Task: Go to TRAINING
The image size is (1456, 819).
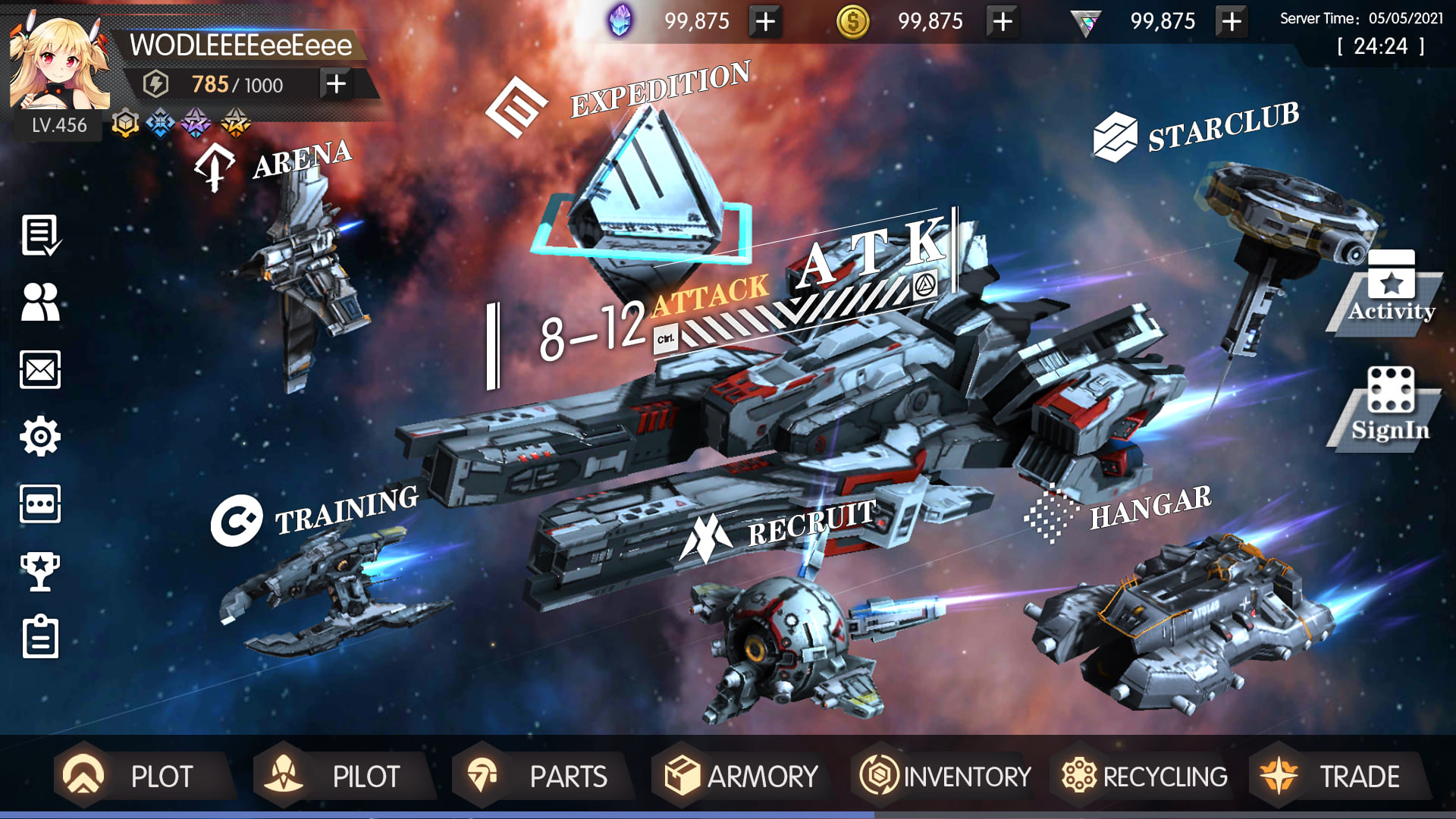Action: tap(345, 510)
